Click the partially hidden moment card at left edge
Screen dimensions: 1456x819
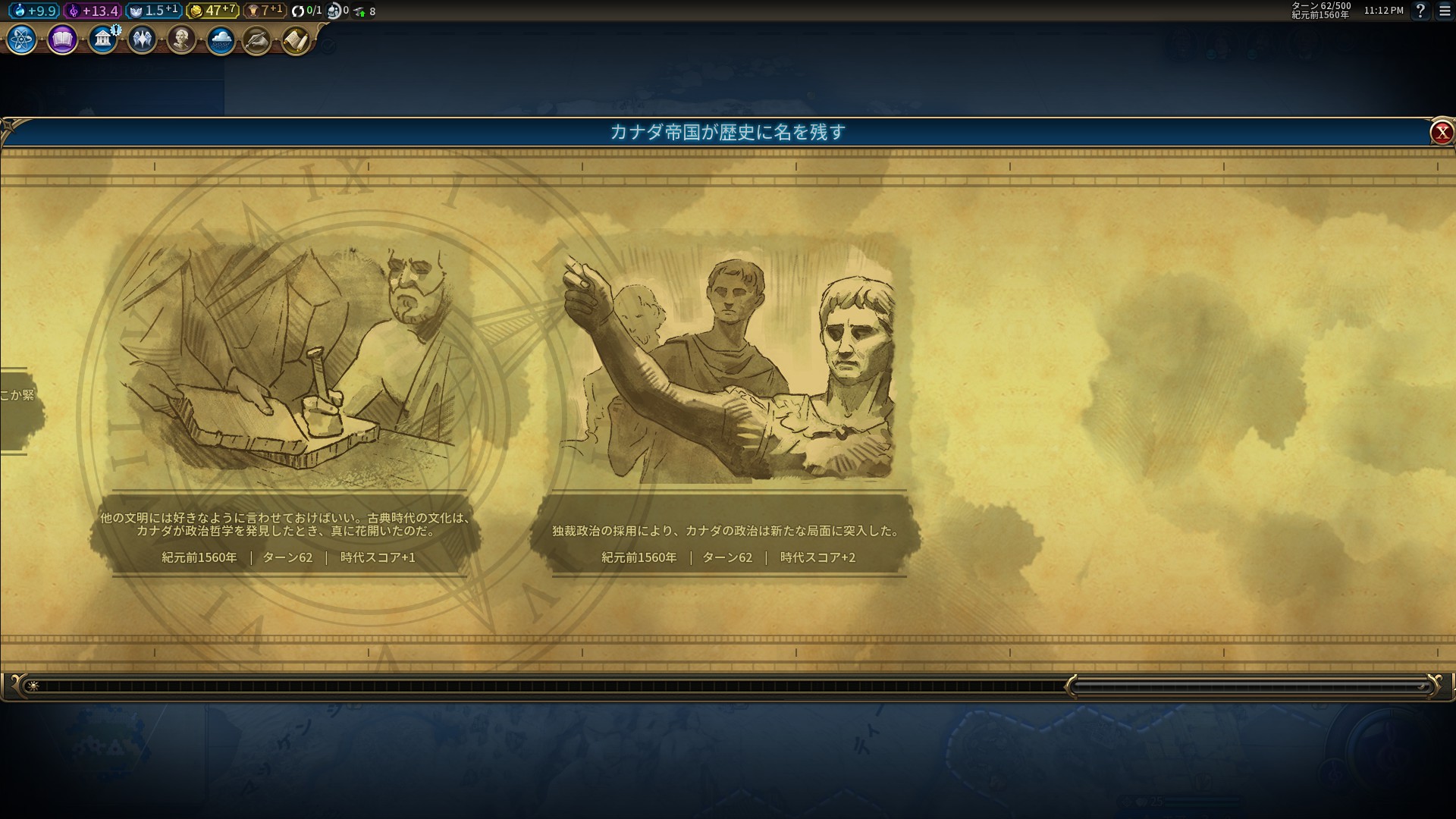[x=19, y=409]
